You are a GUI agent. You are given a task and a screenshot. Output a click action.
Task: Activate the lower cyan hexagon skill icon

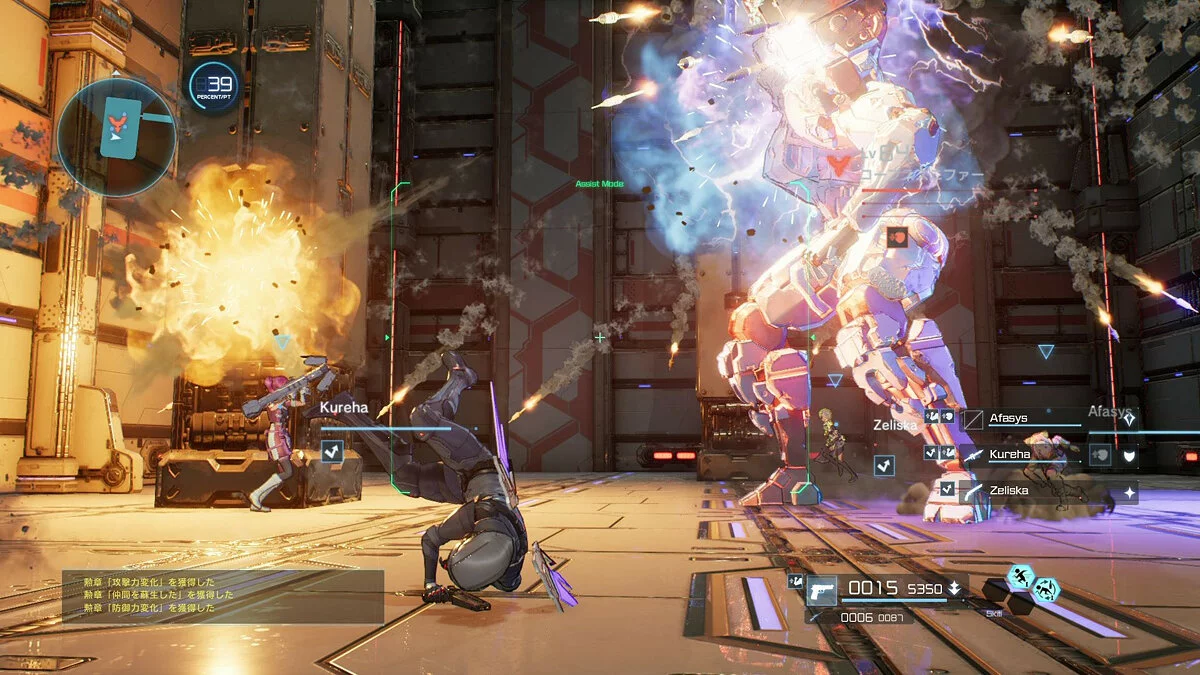tap(1045, 590)
